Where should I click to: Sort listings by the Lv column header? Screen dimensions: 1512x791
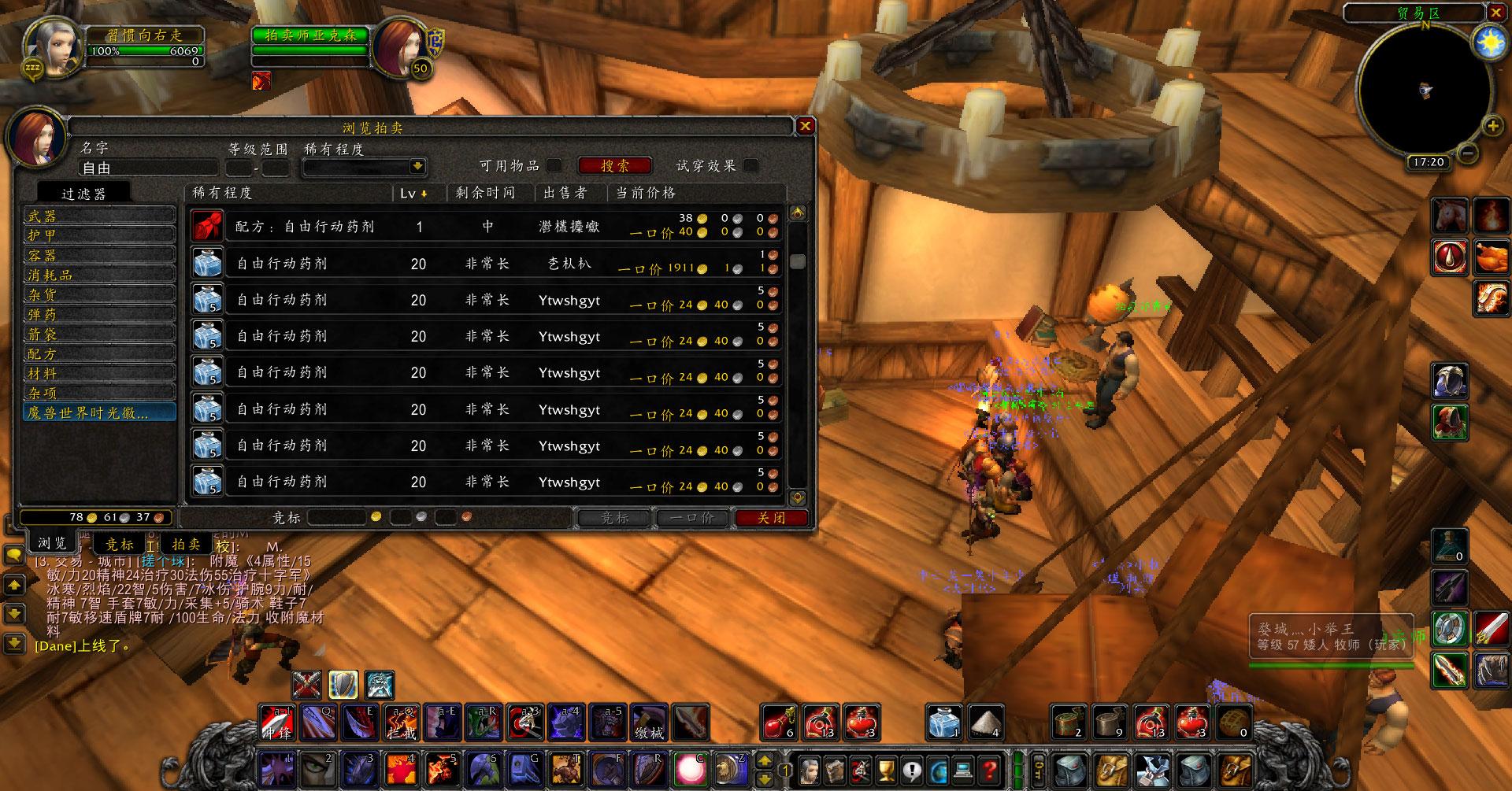coord(413,193)
